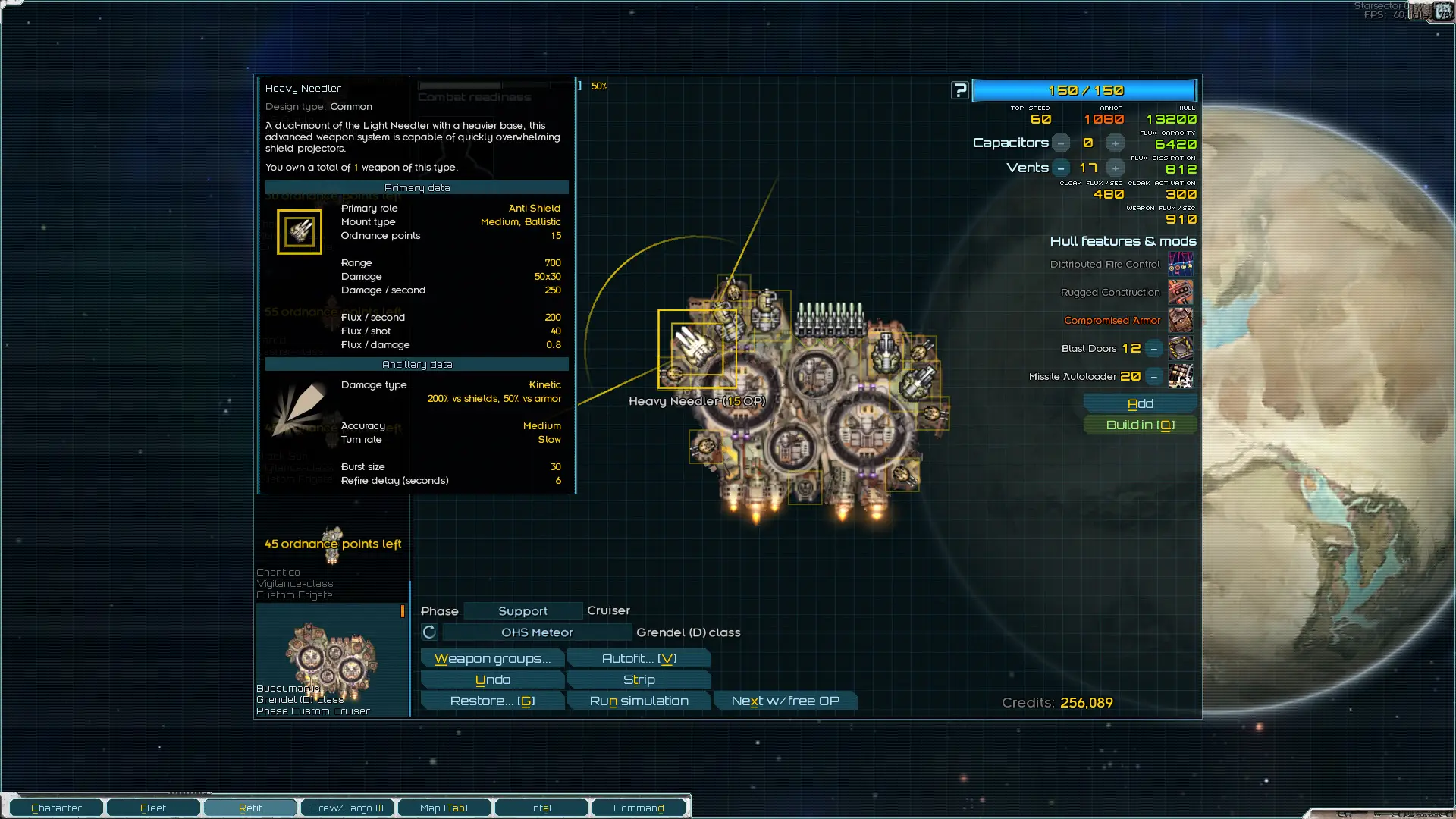Viewport: 1456px width, 819px height.
Task: Open the Map tab
Action: point(444,808)
